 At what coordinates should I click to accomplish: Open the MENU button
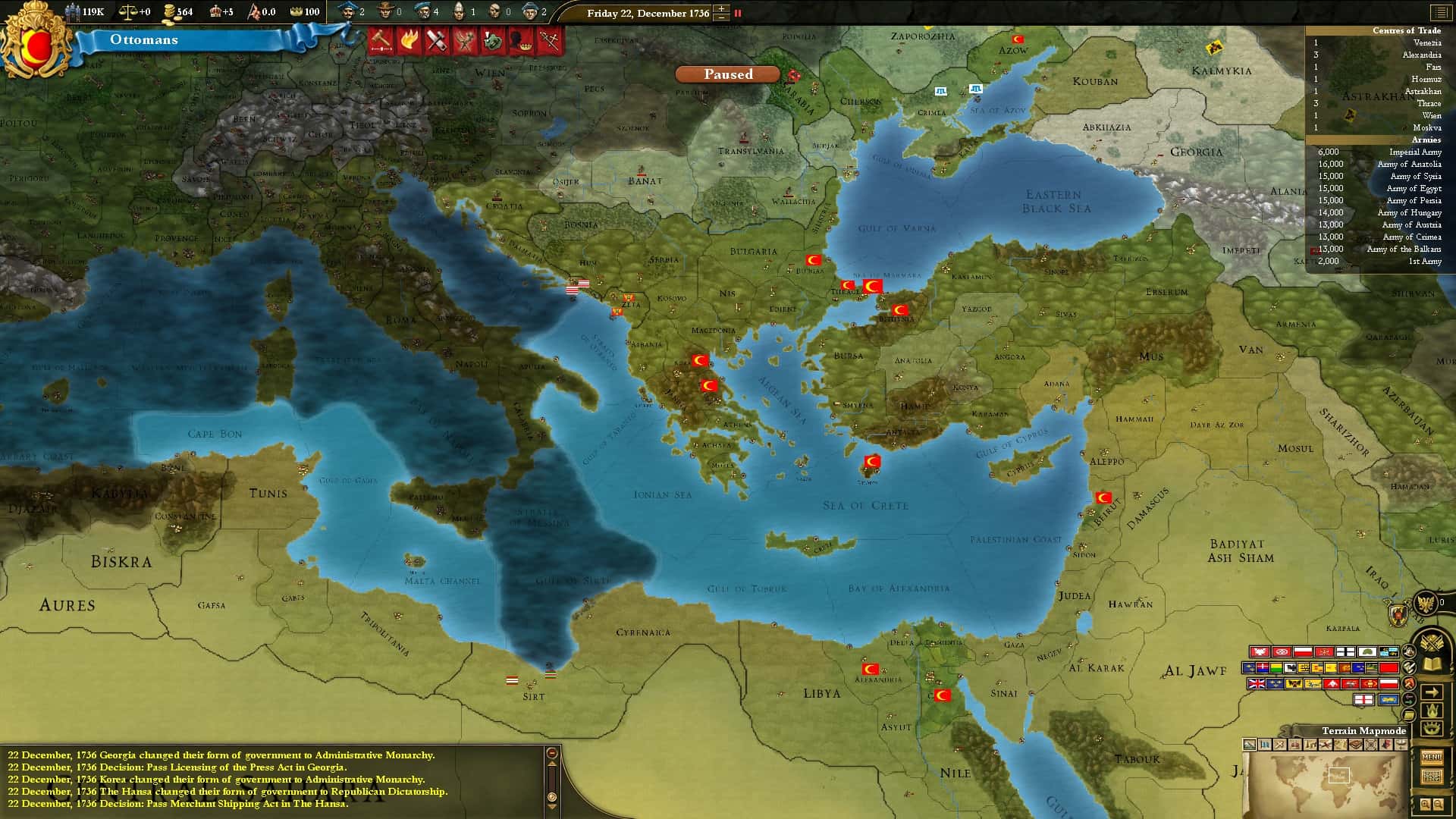[x=1432, y=757]
